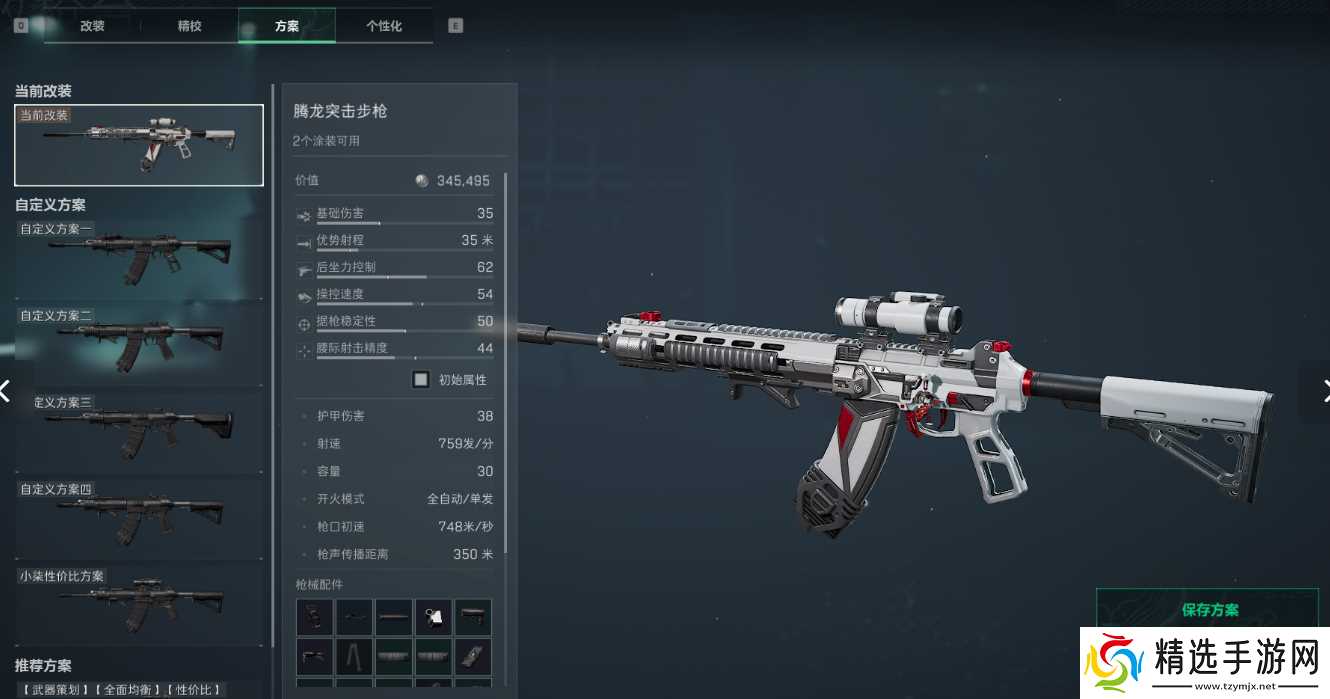This screenshot has height=699, width=1330.
Task: Choose 自定义方案一 loadout
Action: point(139,258)
